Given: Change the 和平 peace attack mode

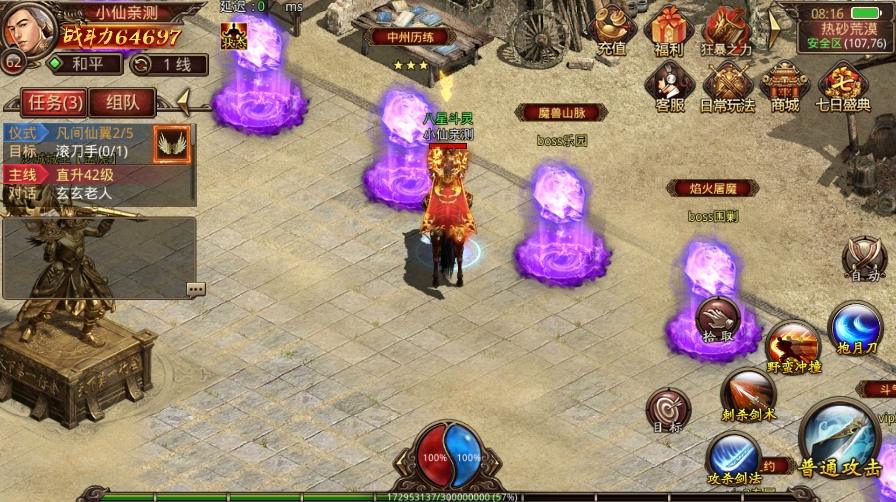Looking at the screenshot, I should tap(86, 64).
